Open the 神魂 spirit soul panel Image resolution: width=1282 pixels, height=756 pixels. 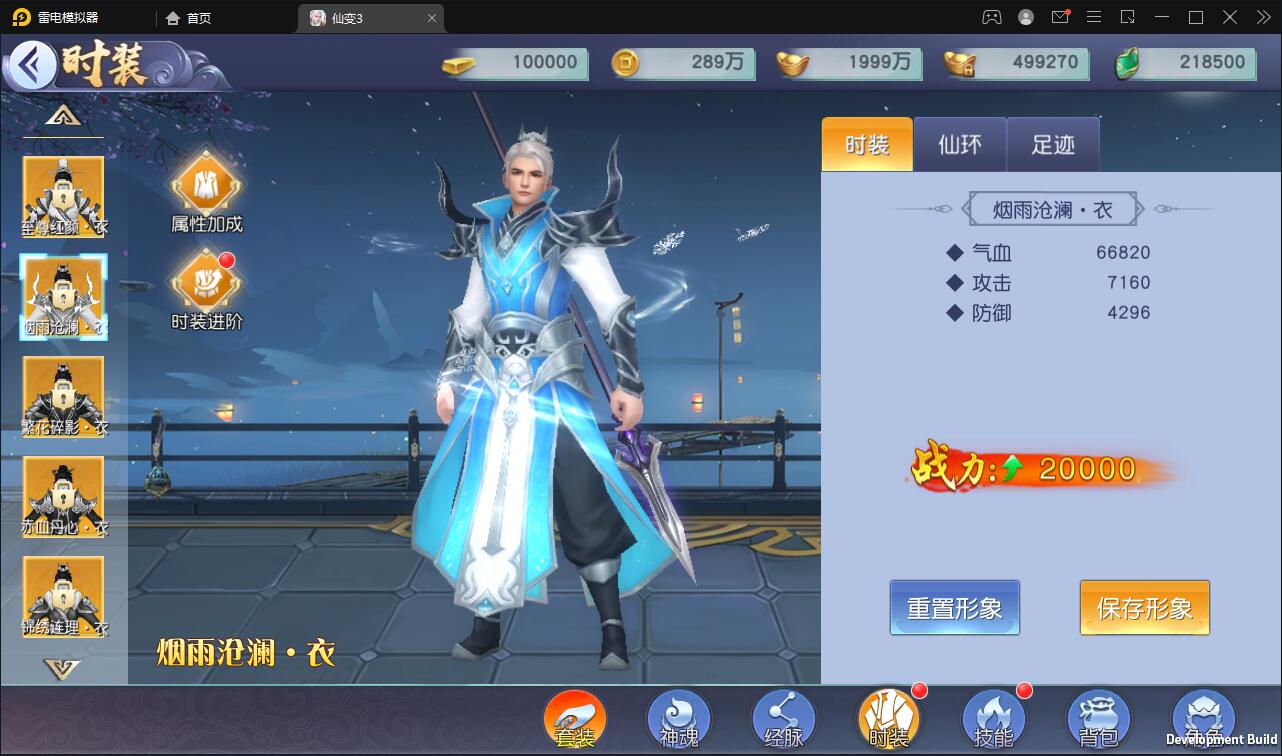click(x=679, y=718)
